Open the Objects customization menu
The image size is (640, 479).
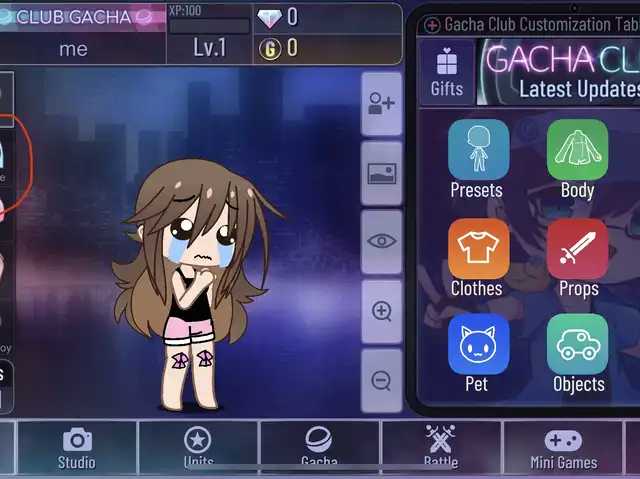tap(577, 352)
